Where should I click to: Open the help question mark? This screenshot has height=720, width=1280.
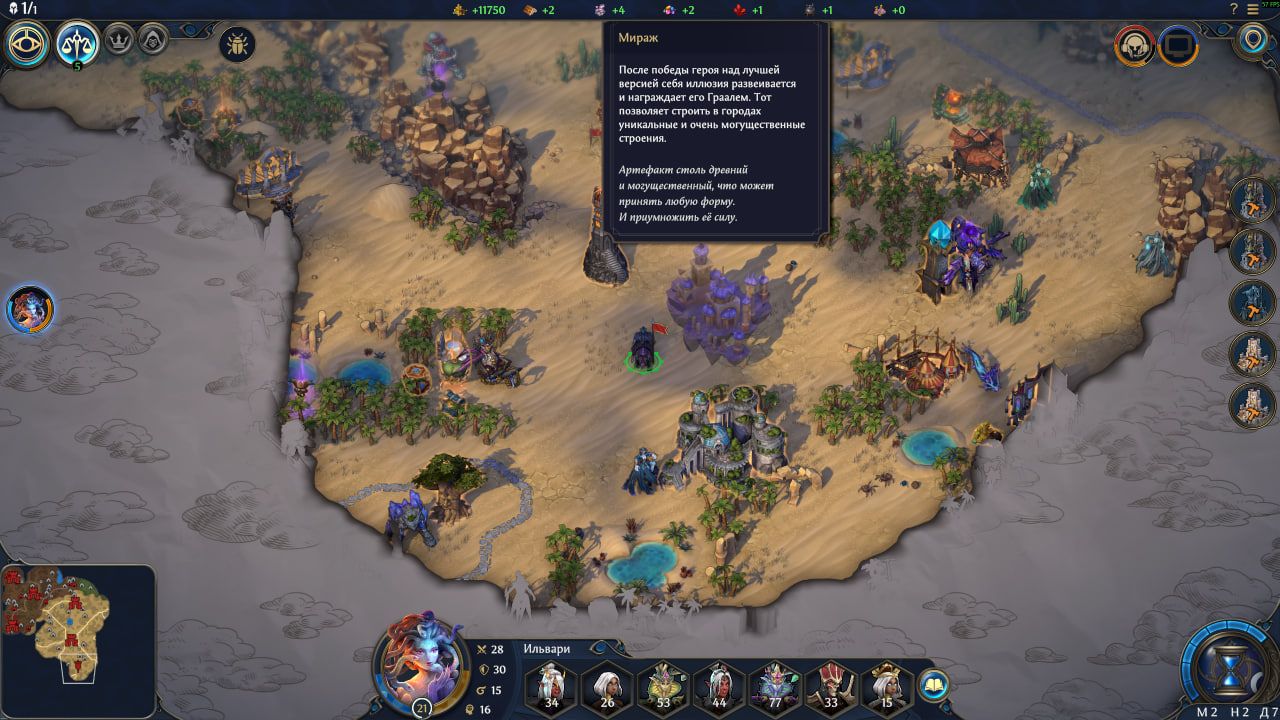coord(1234,9)
